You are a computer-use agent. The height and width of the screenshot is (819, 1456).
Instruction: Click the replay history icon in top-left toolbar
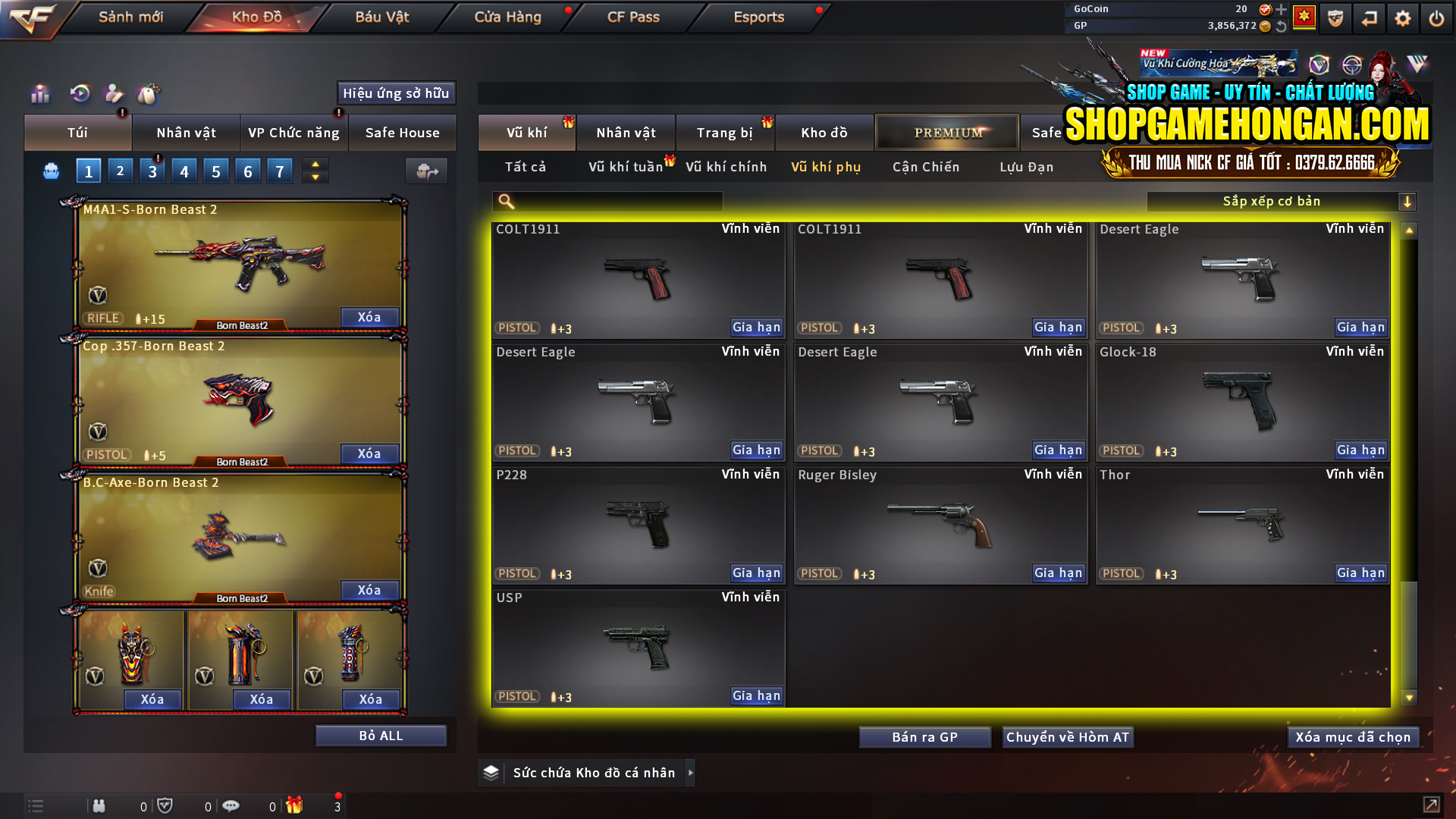[80, 94]
